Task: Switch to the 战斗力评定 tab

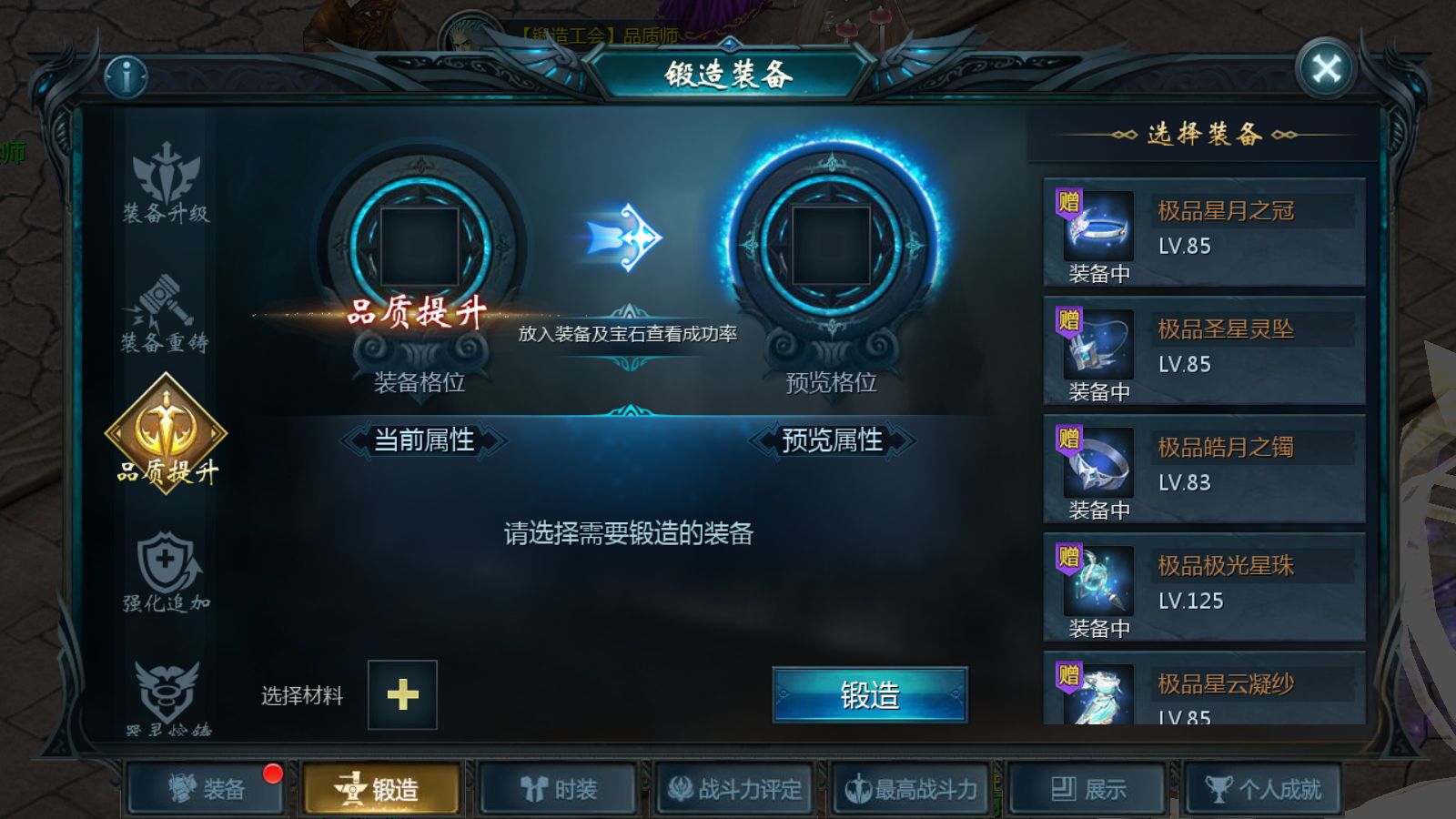Action: (735, 789)
